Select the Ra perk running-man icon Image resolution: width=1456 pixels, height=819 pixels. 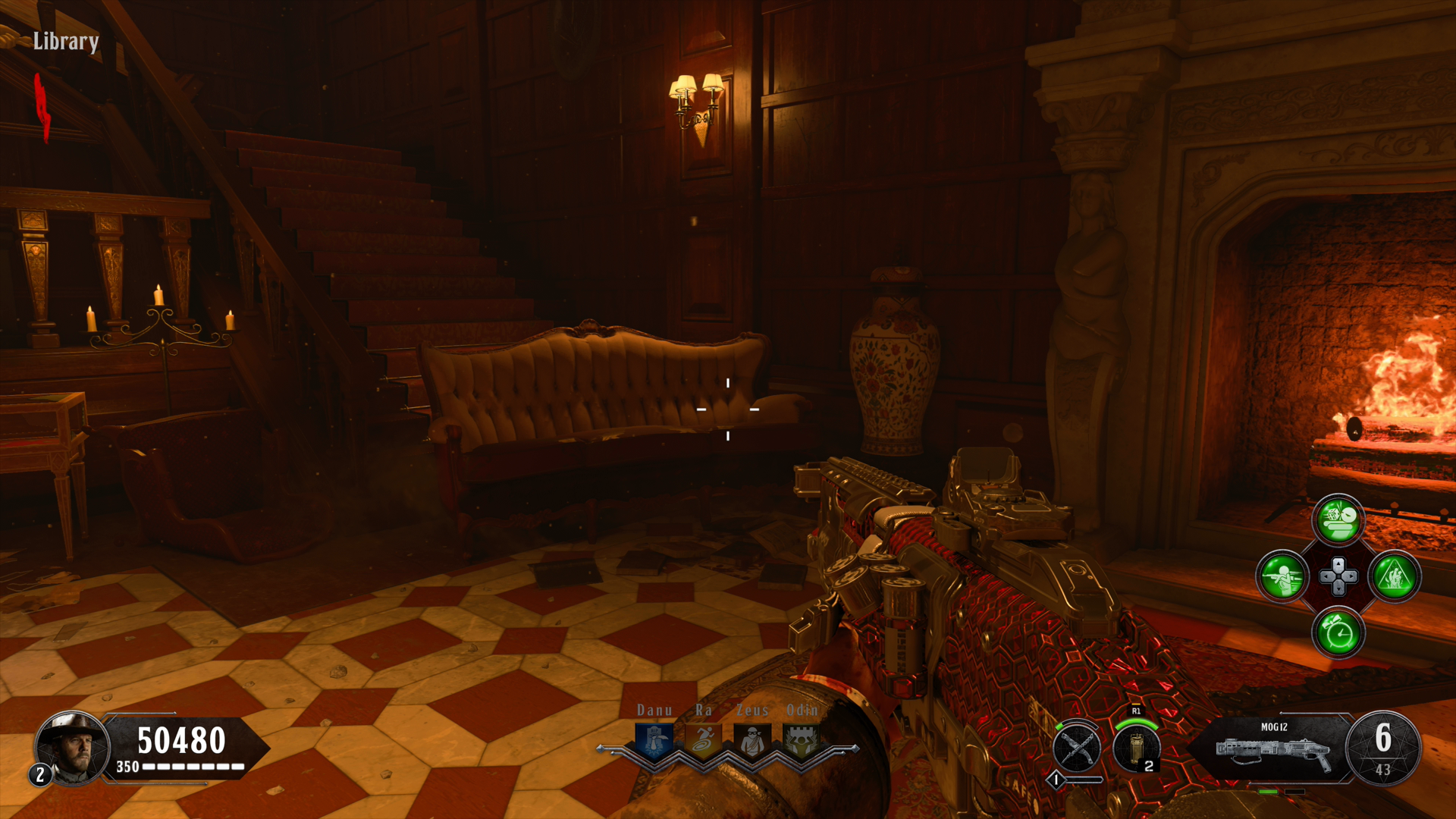[x=703, y=740]
